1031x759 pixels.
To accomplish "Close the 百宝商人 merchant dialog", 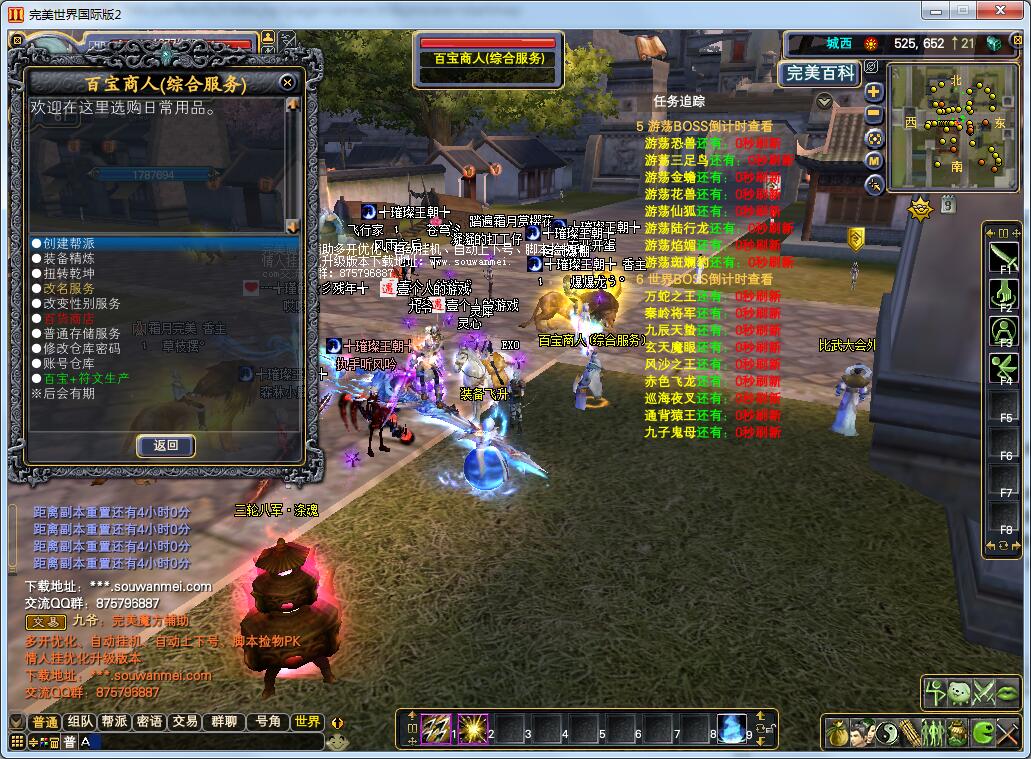I will (287, 82).
